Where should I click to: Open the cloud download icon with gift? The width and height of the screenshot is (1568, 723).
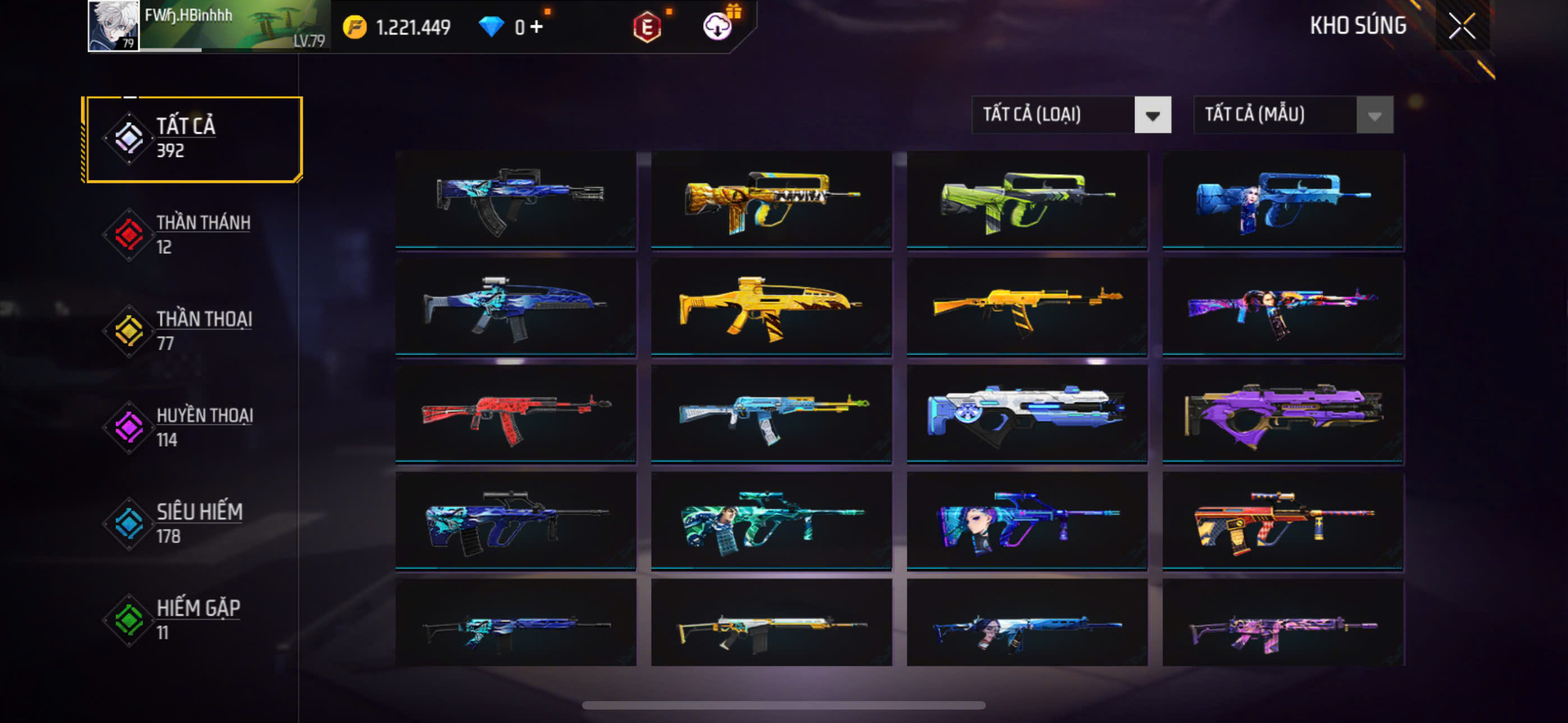pos(718,26)
